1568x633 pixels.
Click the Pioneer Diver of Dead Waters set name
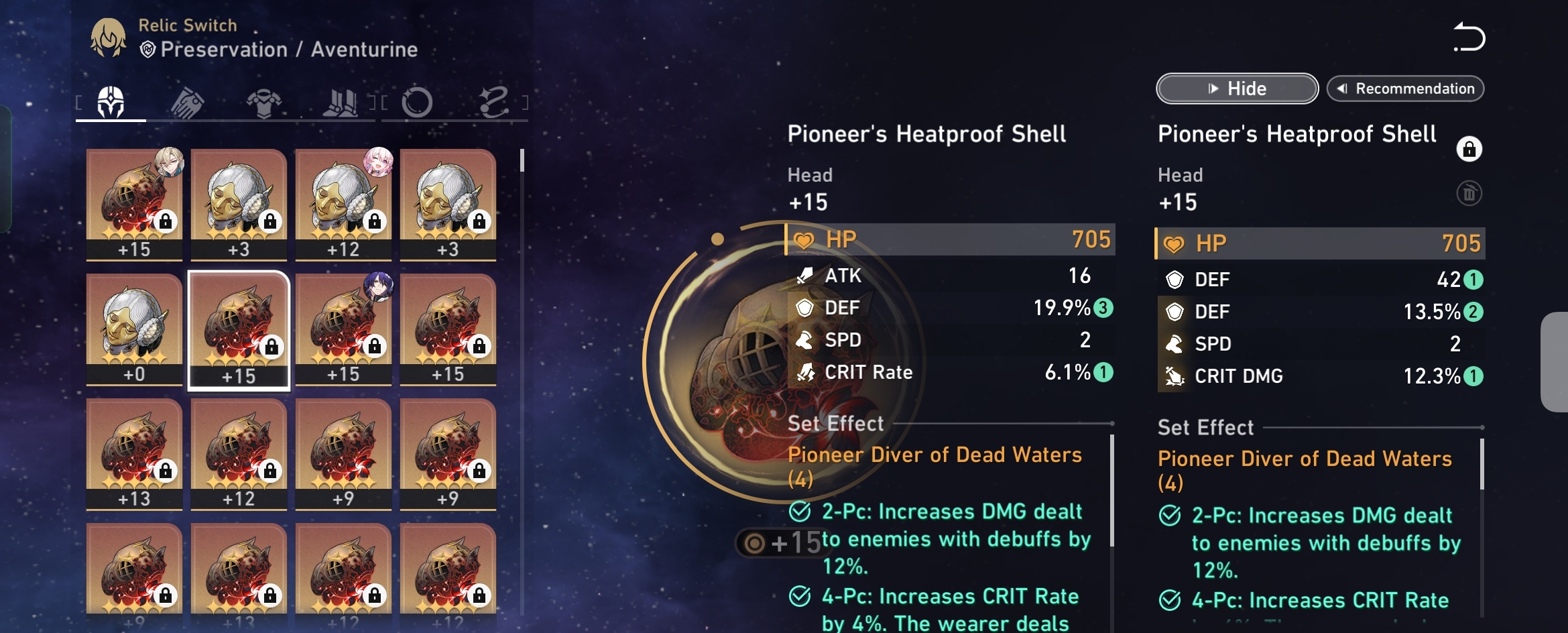(935, 455)
